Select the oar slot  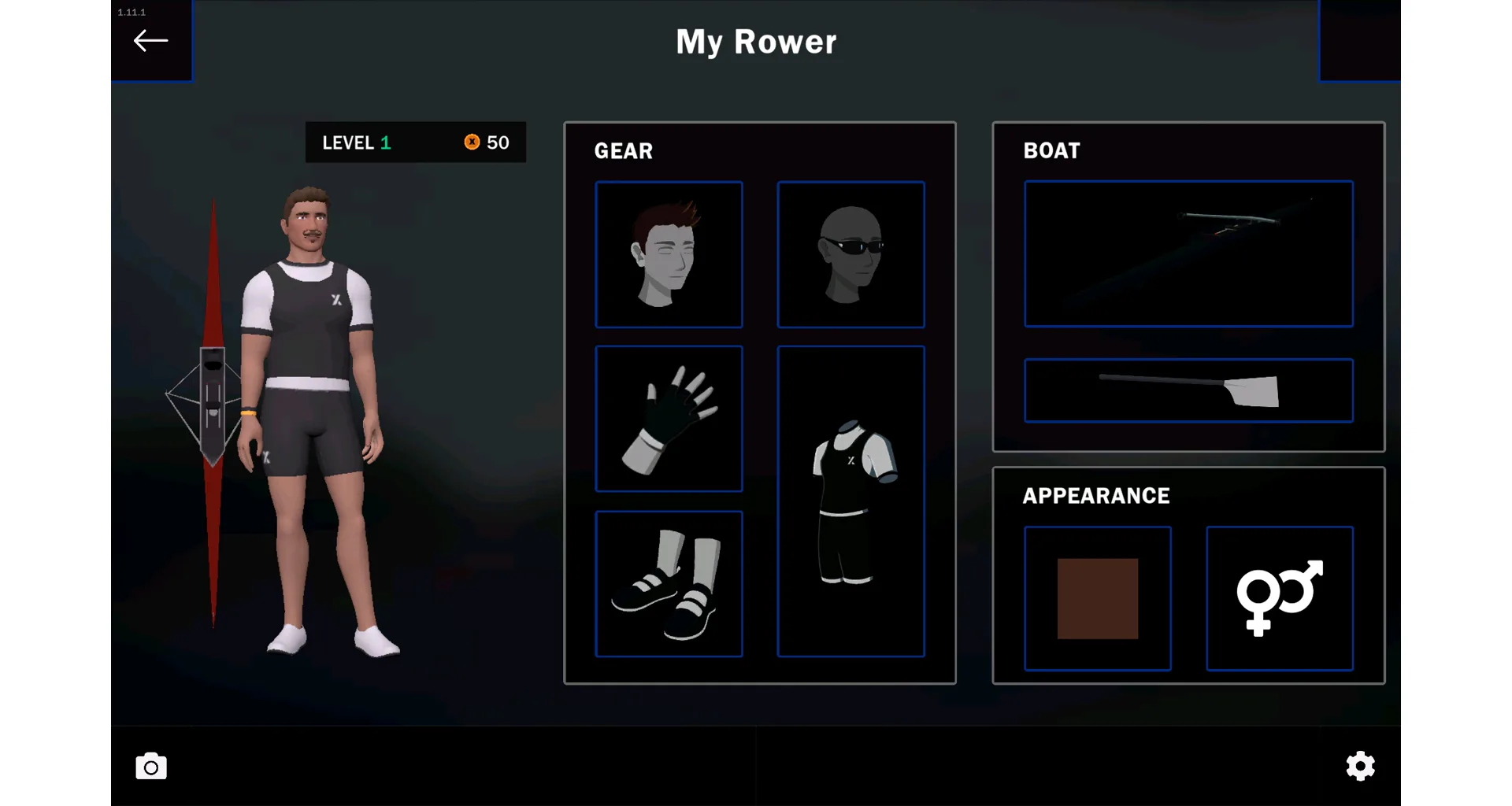(1188, 390)
